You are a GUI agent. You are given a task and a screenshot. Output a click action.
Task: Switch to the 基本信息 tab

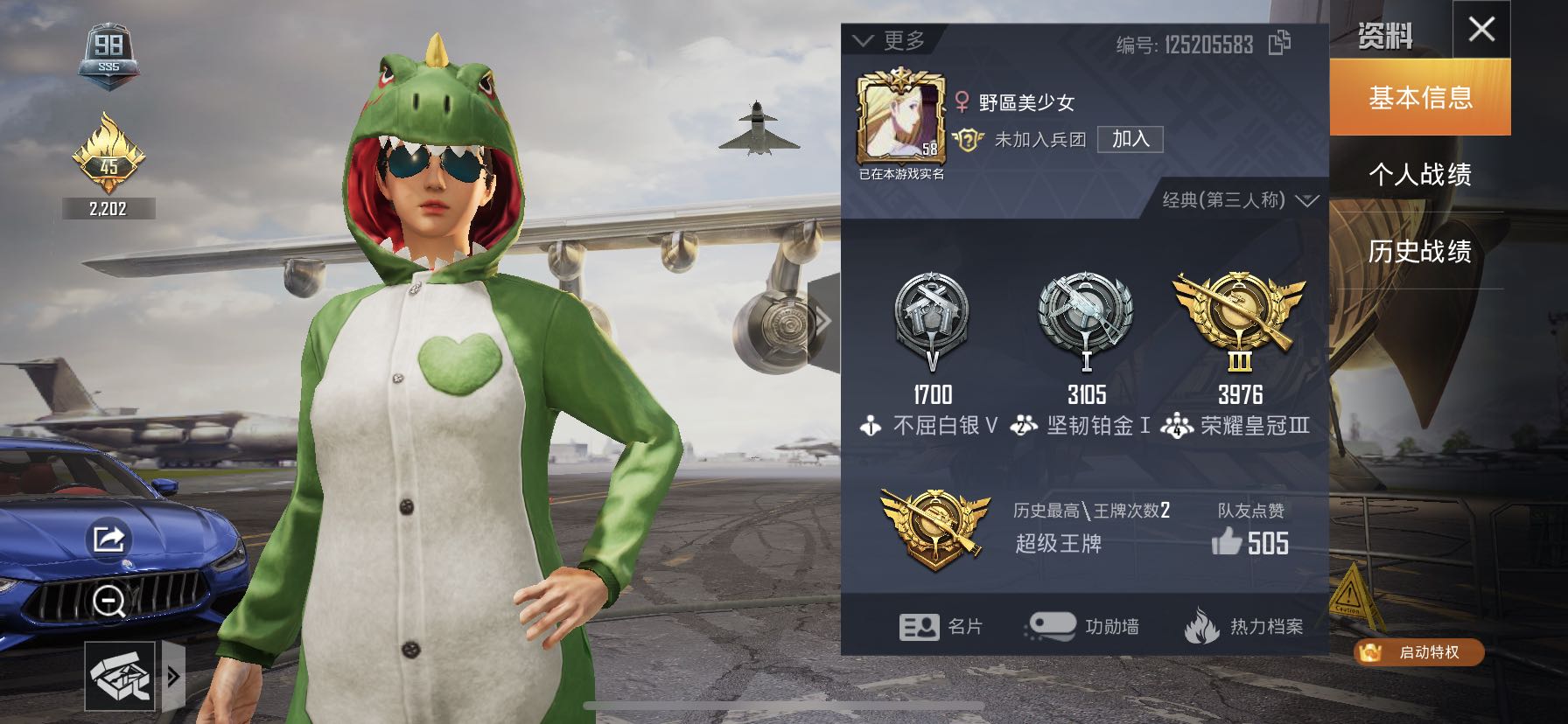point(1420,97)
